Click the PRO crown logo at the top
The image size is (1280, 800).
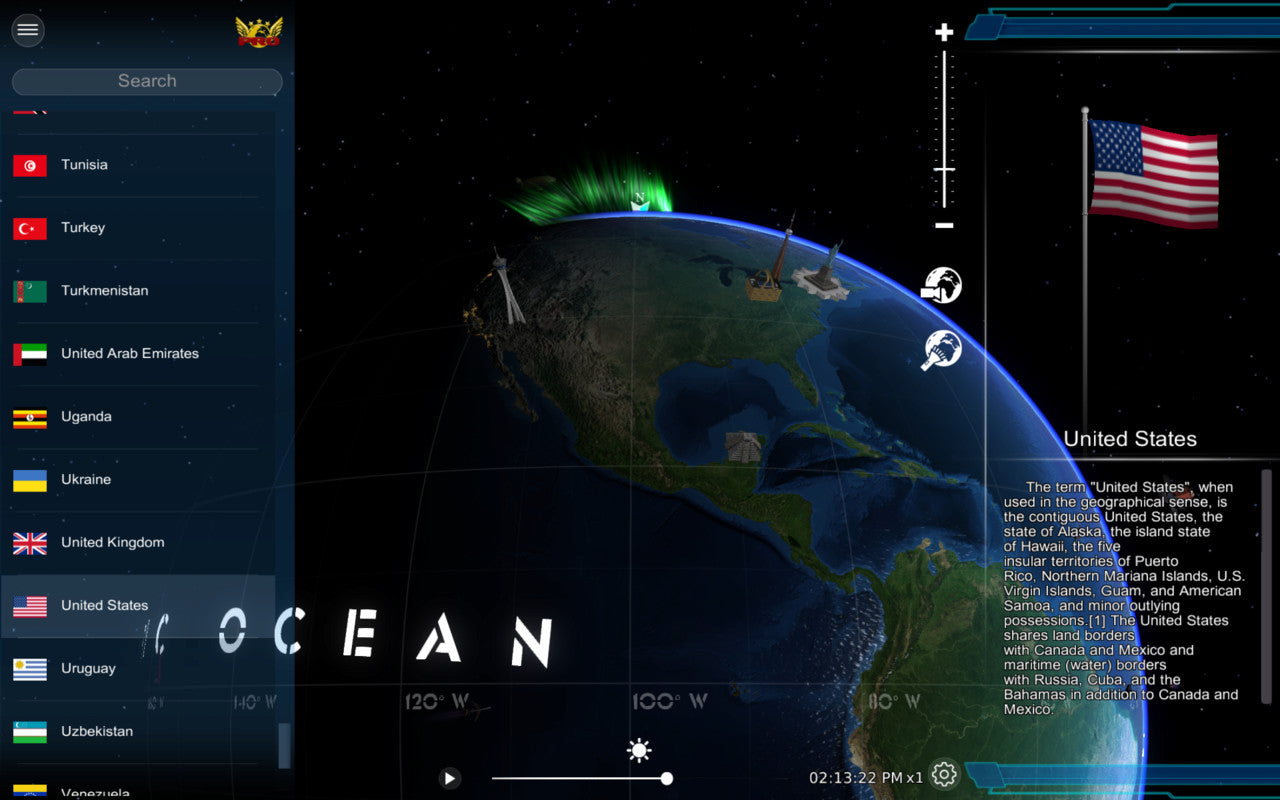coord(259,30)
